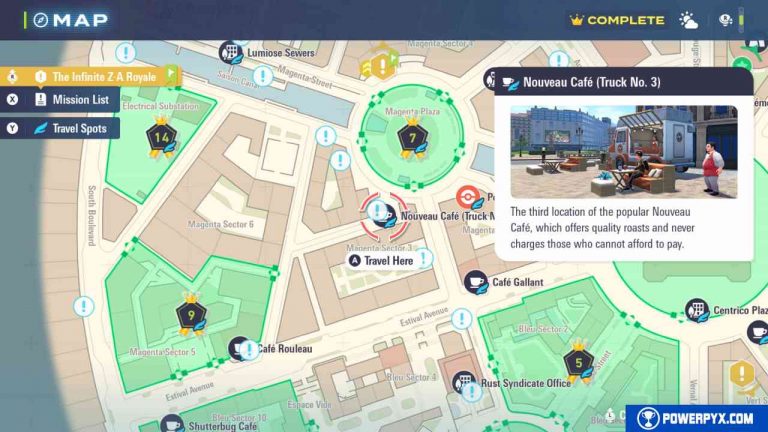Open the Travel Spots list
768x432 pixels.
(x=72, y=128)
